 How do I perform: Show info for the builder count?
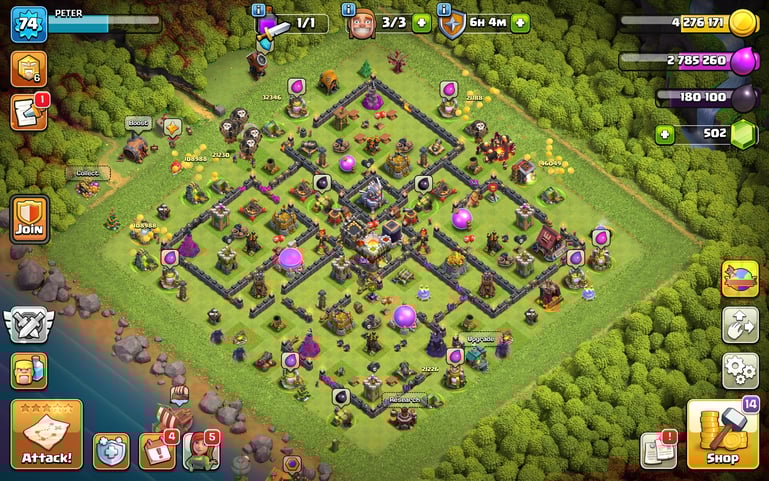(x=347, y=9)
